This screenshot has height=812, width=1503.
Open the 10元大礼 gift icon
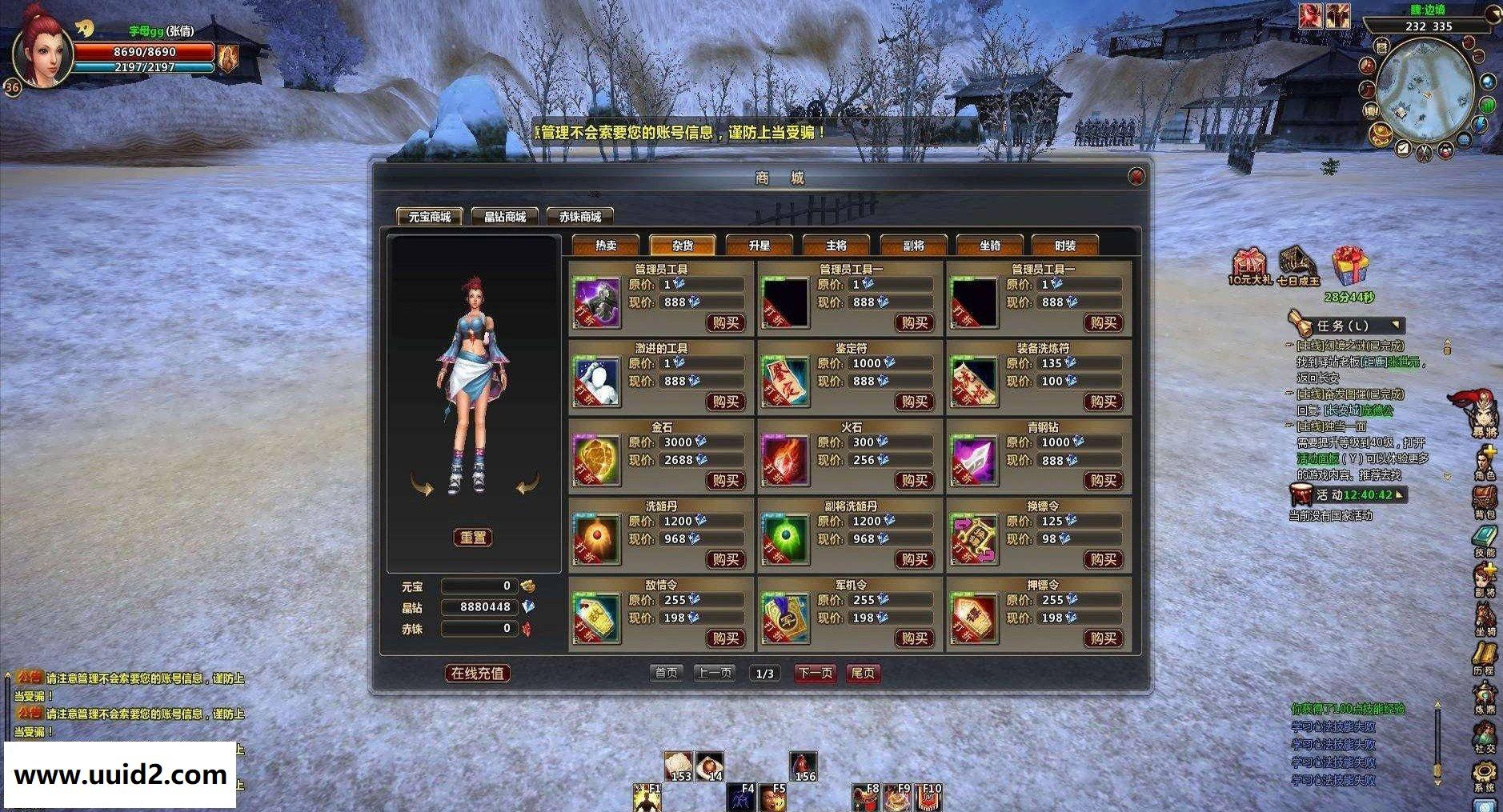pyautogui.click(x=1248, y=265)
